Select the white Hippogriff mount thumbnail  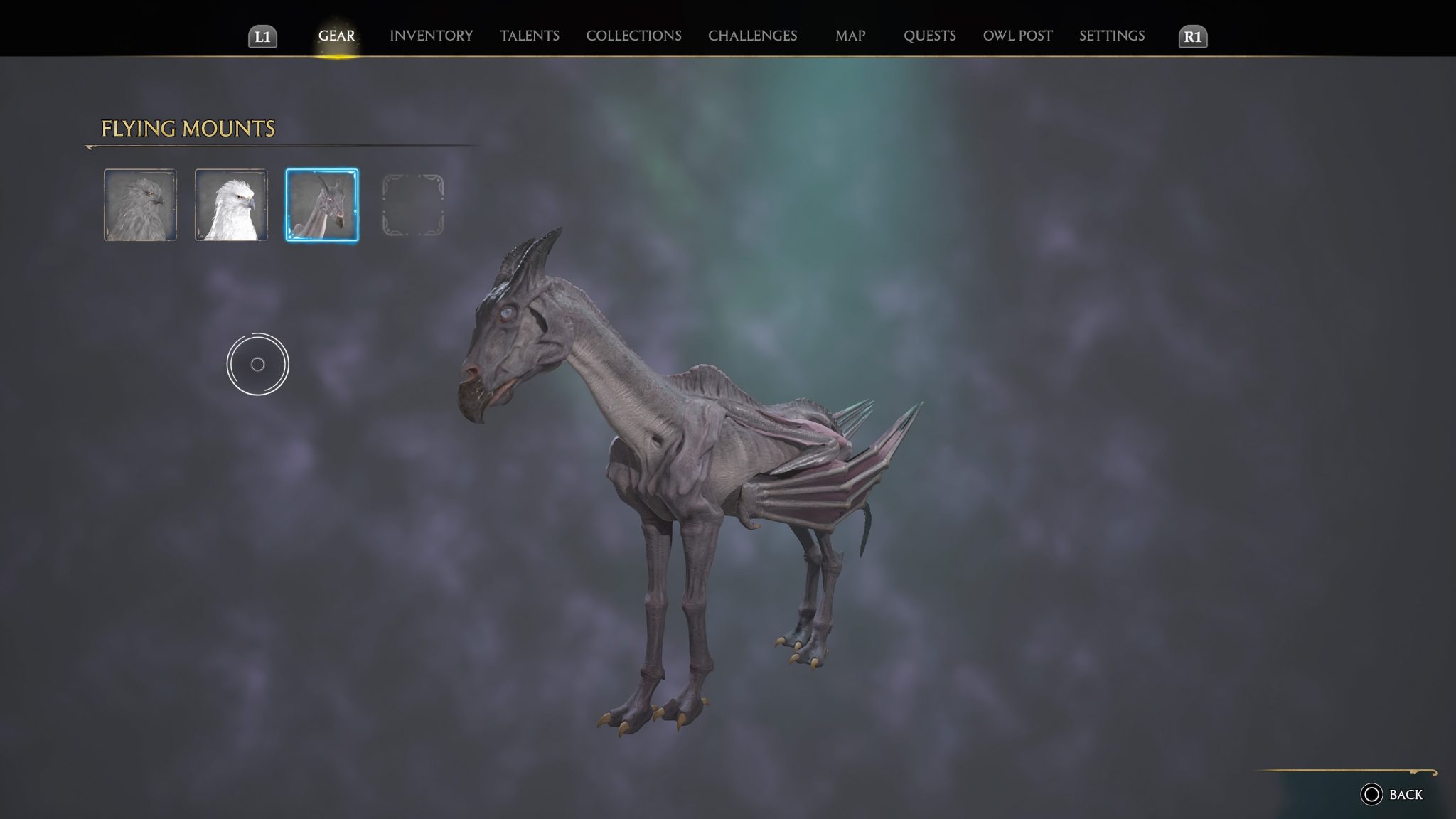coord(231,205)
